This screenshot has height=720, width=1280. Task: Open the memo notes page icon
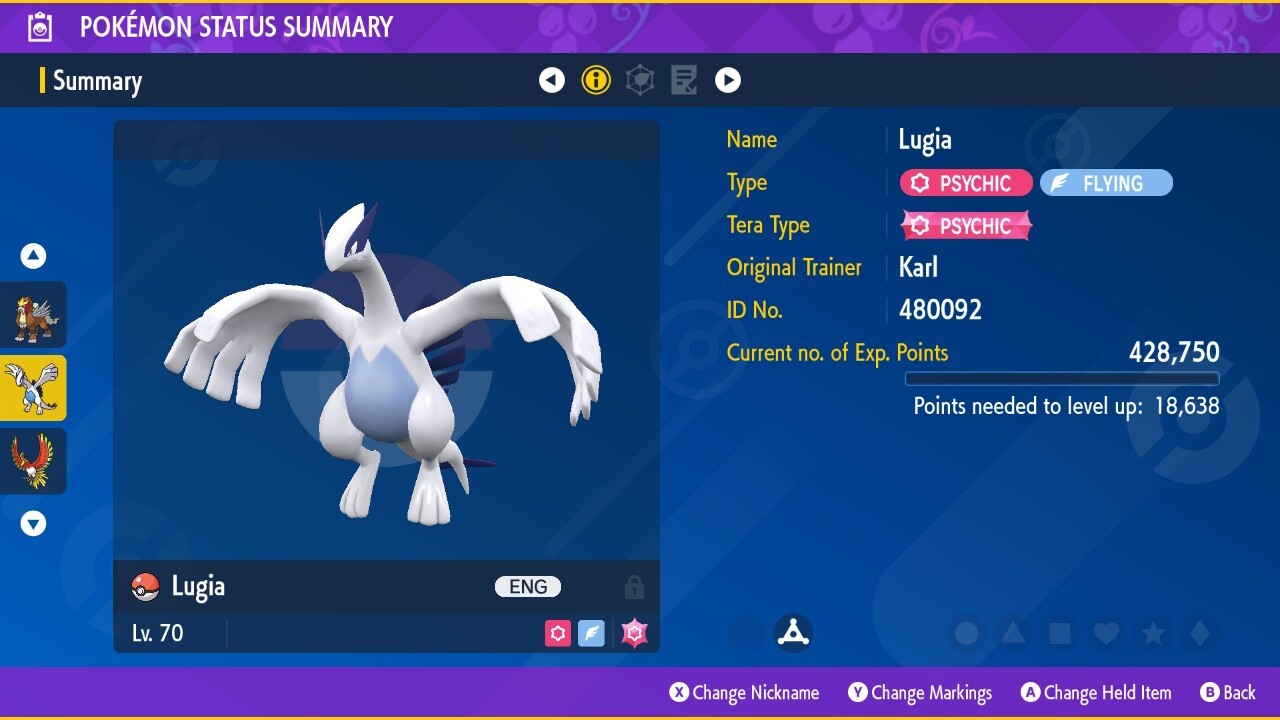click(684, 80)
